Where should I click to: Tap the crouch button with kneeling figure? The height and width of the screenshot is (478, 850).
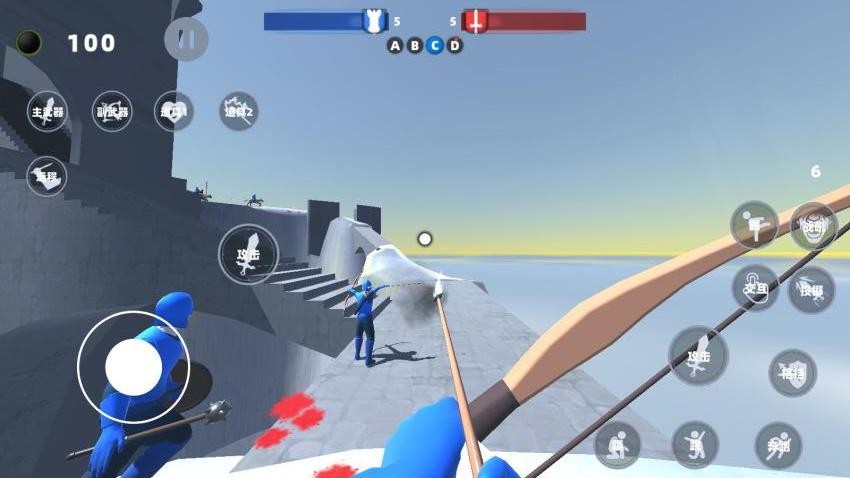pos(617,444)
